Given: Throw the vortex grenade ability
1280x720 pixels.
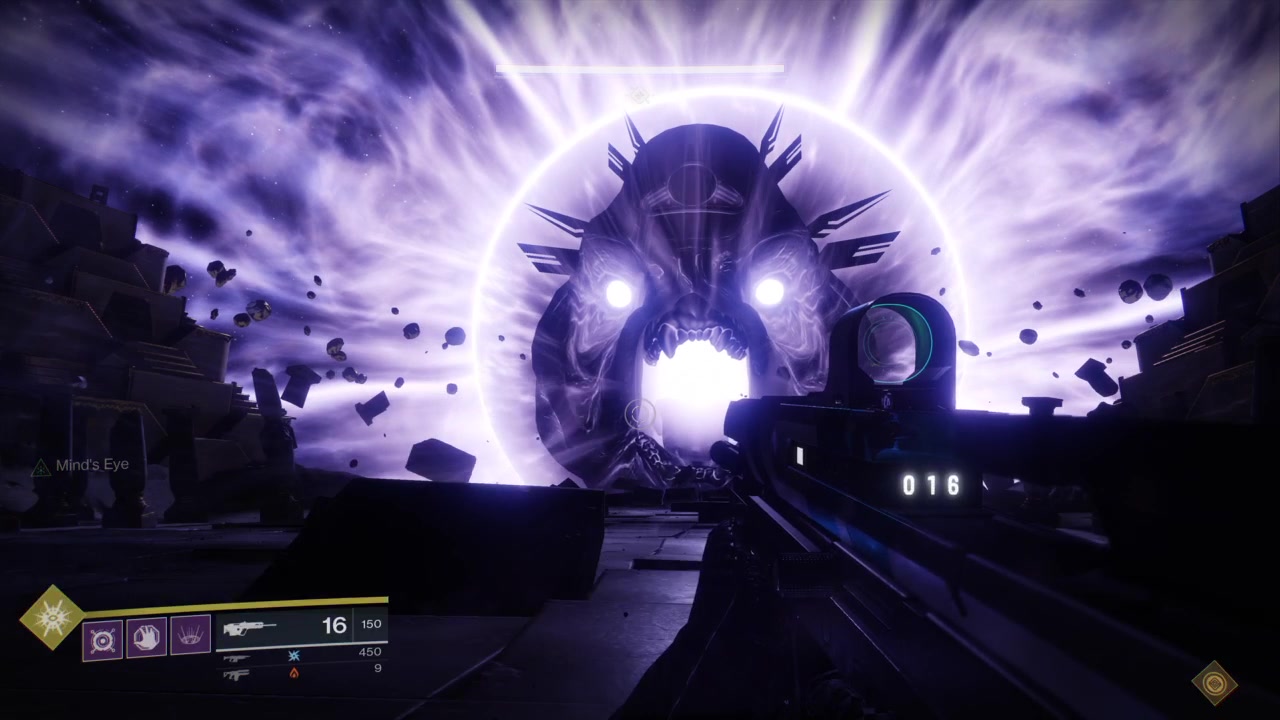Looking at the screenshot, I should (103, 638).
